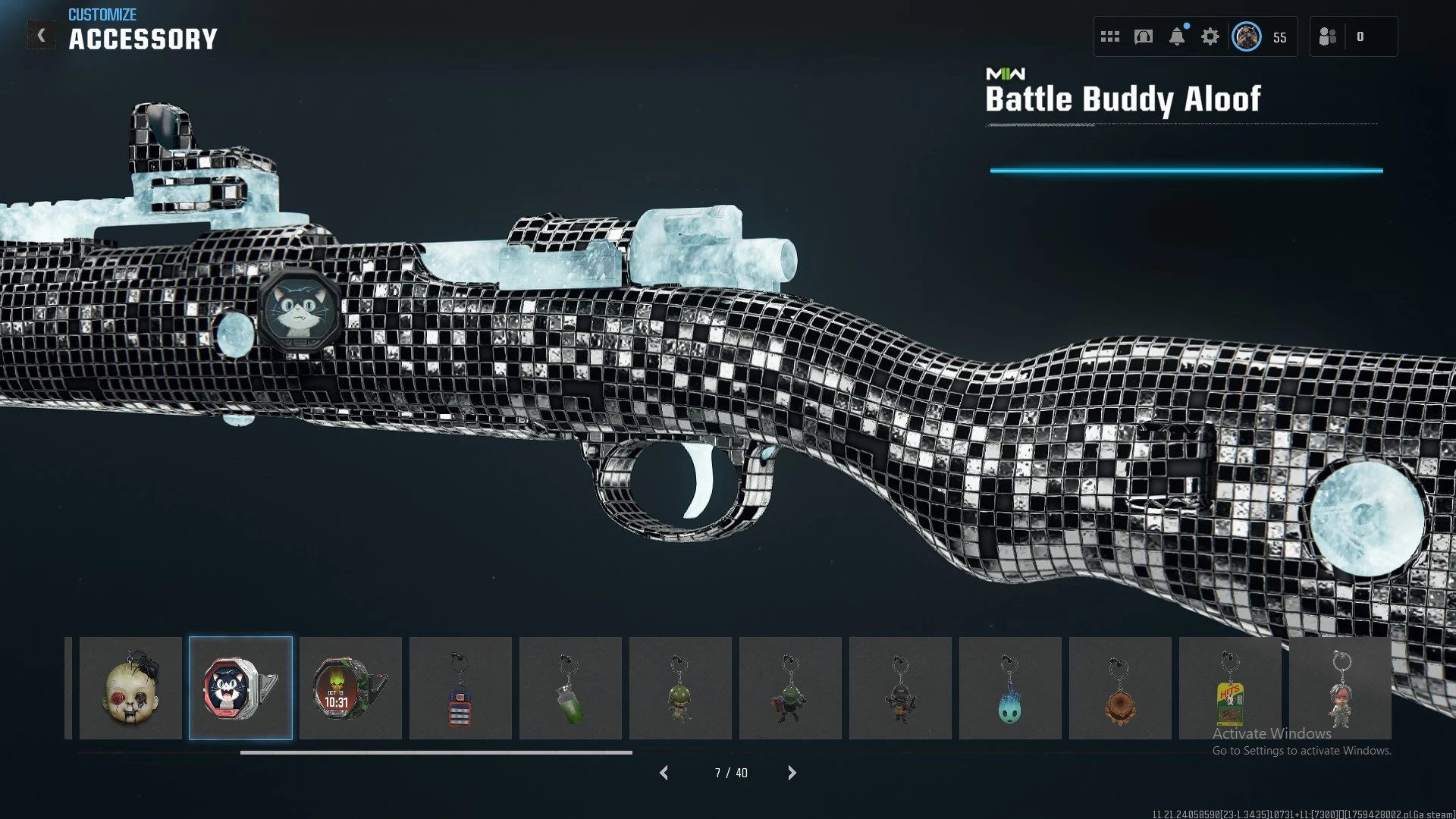
Task: Pick the red-haired figure keychain charm
Action: 1340,688
